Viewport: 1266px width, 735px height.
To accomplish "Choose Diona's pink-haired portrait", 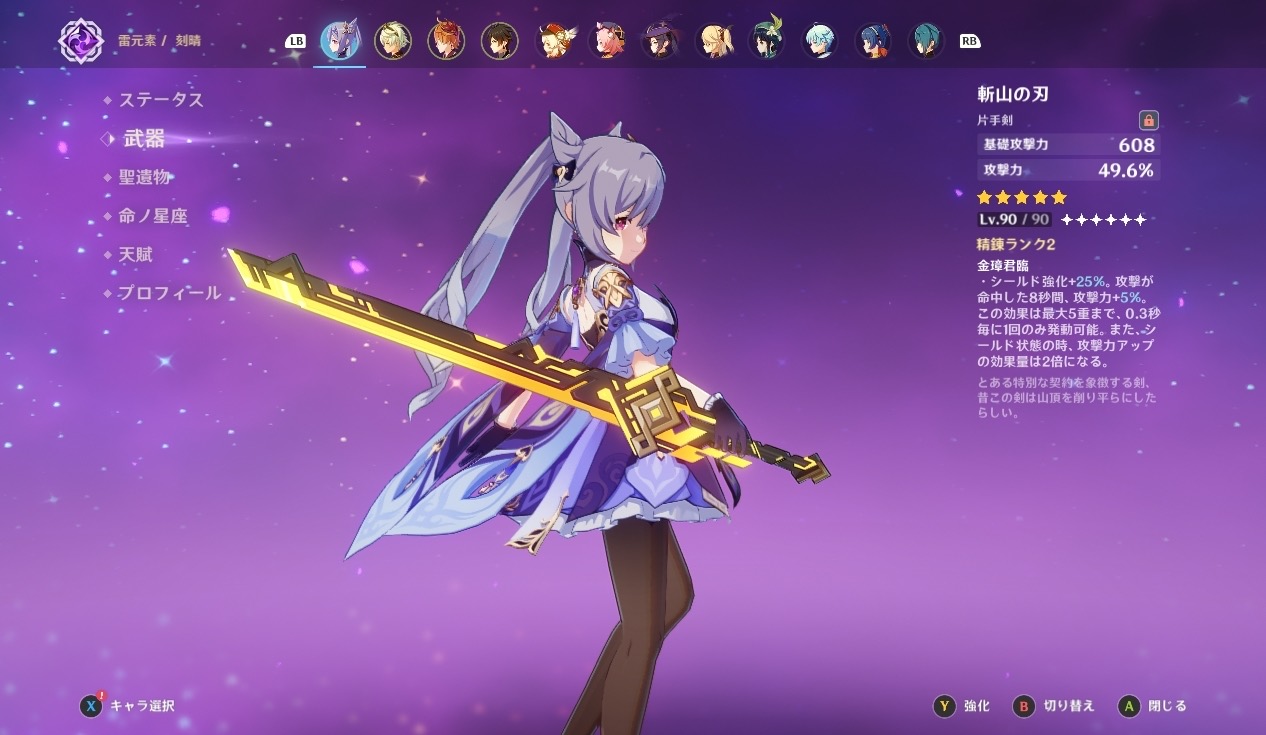I will (606, 41).
